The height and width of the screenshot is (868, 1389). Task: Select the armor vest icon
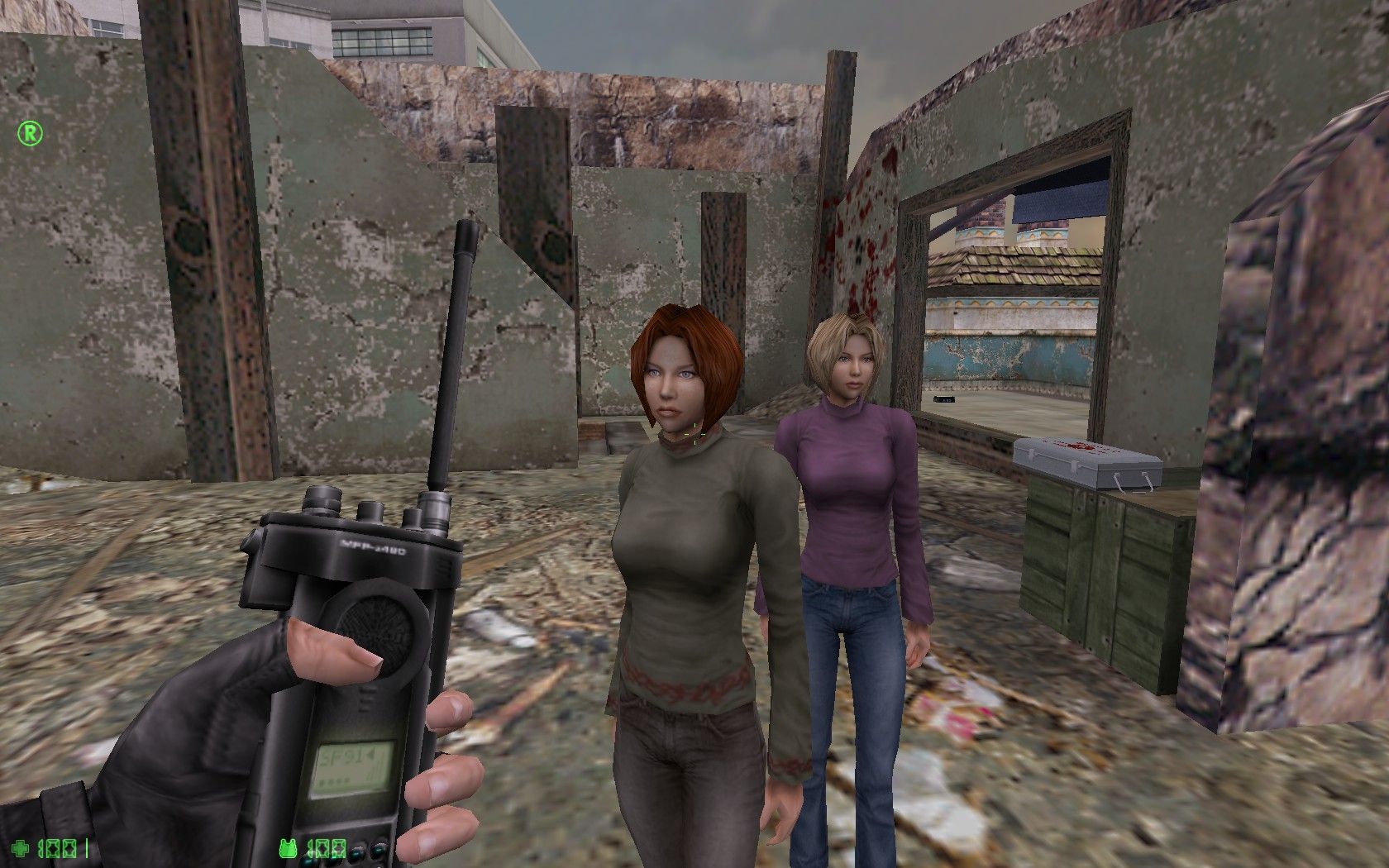(x=289, y=847)
